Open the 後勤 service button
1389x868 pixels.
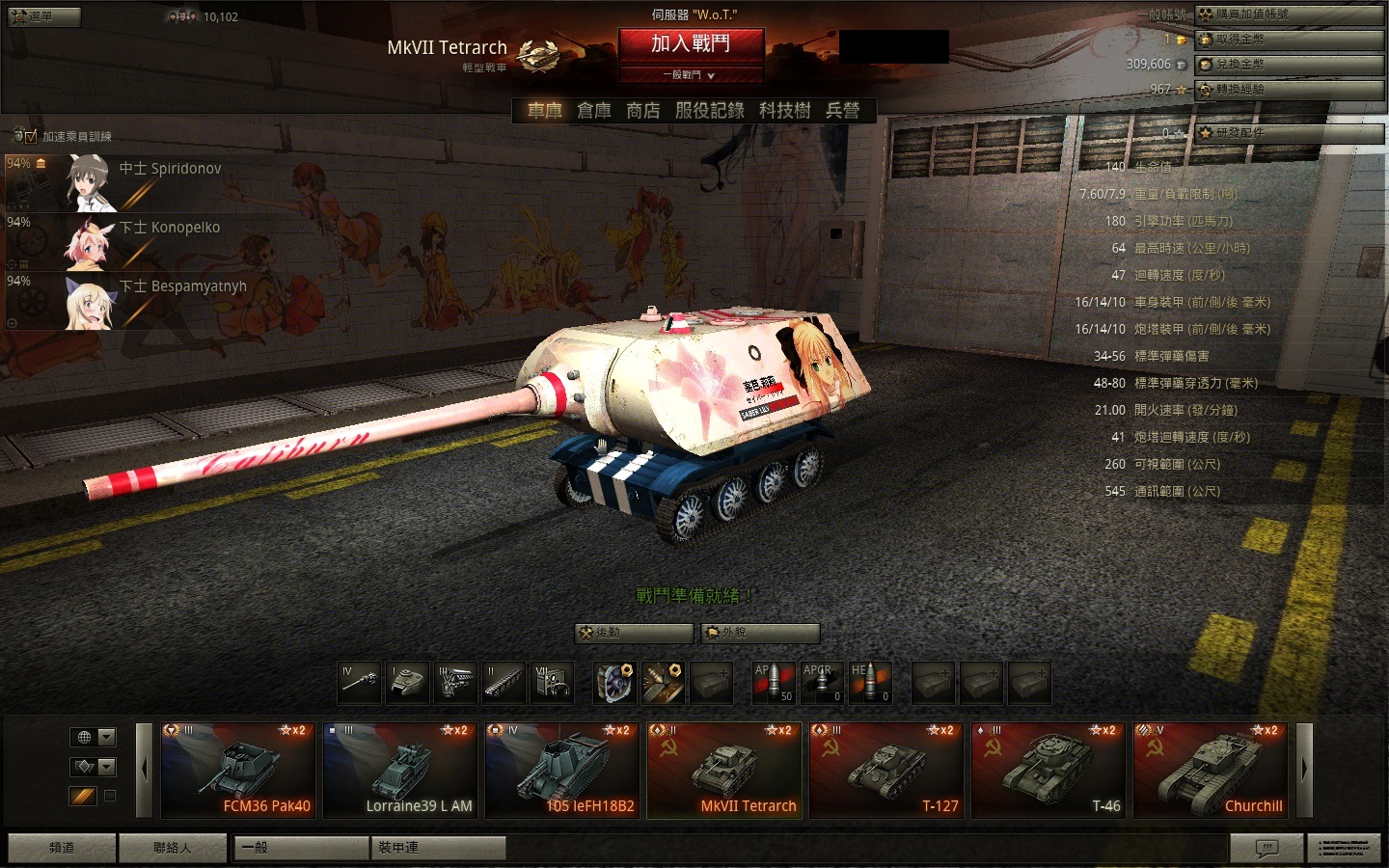pyautogui.click(x=634, y=633)
